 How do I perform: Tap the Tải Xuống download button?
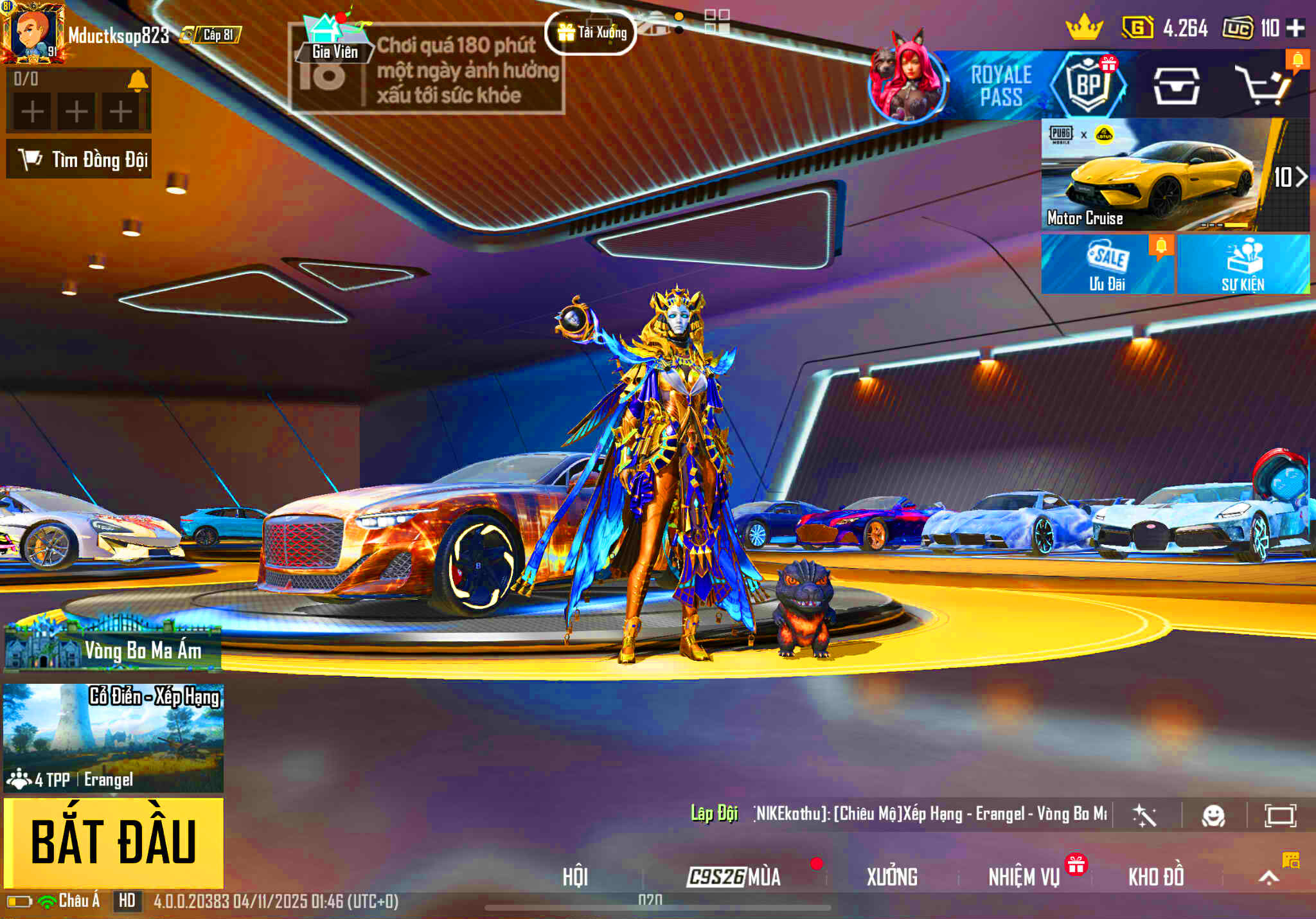[x=591, y=32]
